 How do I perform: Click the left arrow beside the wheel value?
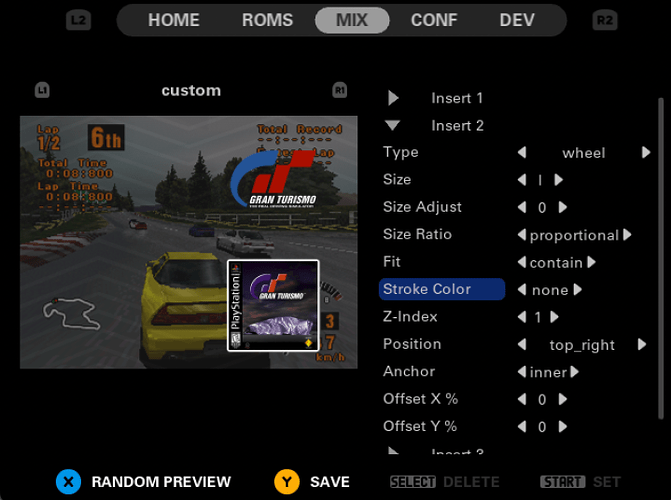521,153
